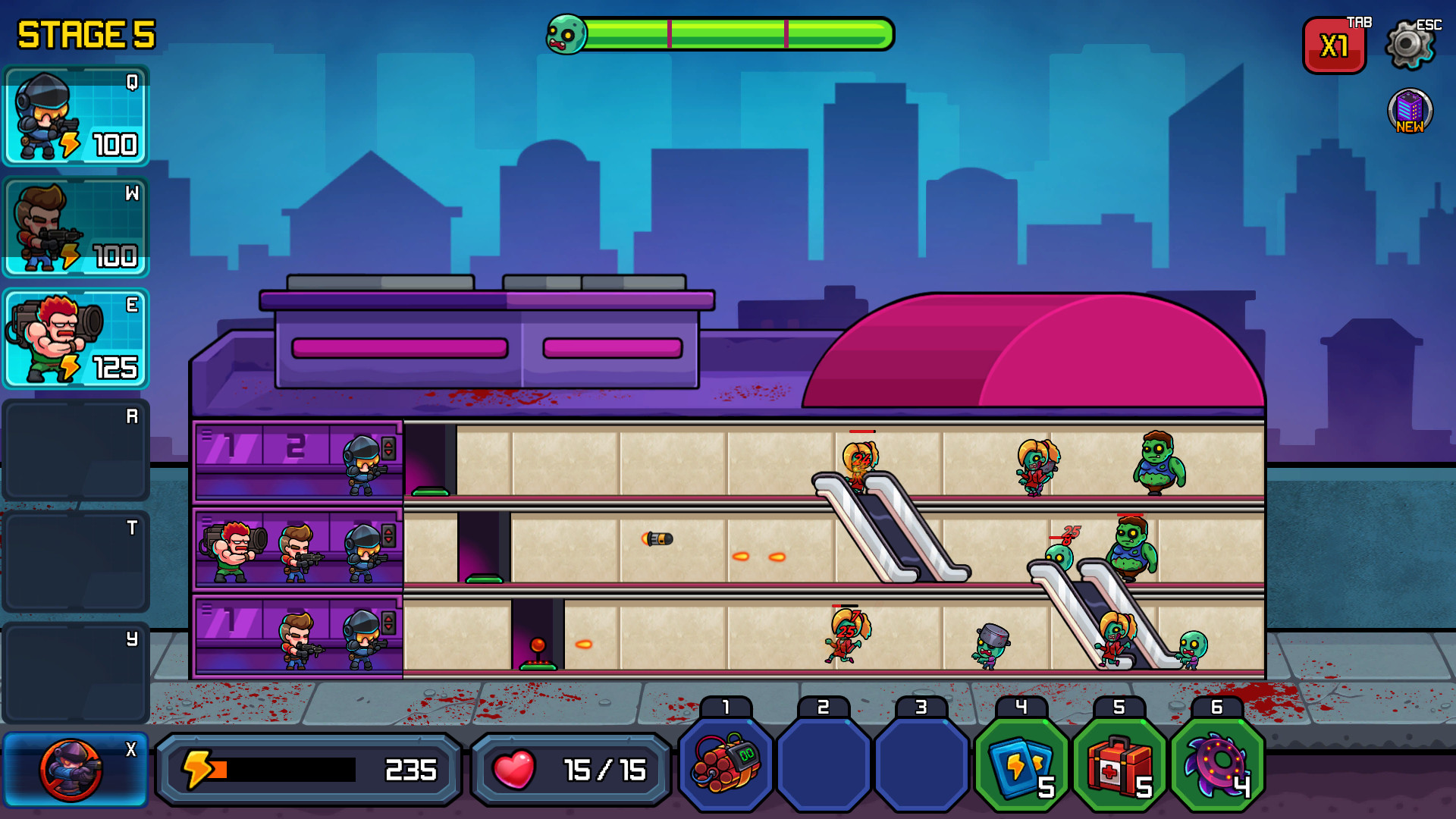Image resolution: width=1456 pixels, height=819 pixels.
Task: Open settings with the gear icon
Action: point(1409,45)
